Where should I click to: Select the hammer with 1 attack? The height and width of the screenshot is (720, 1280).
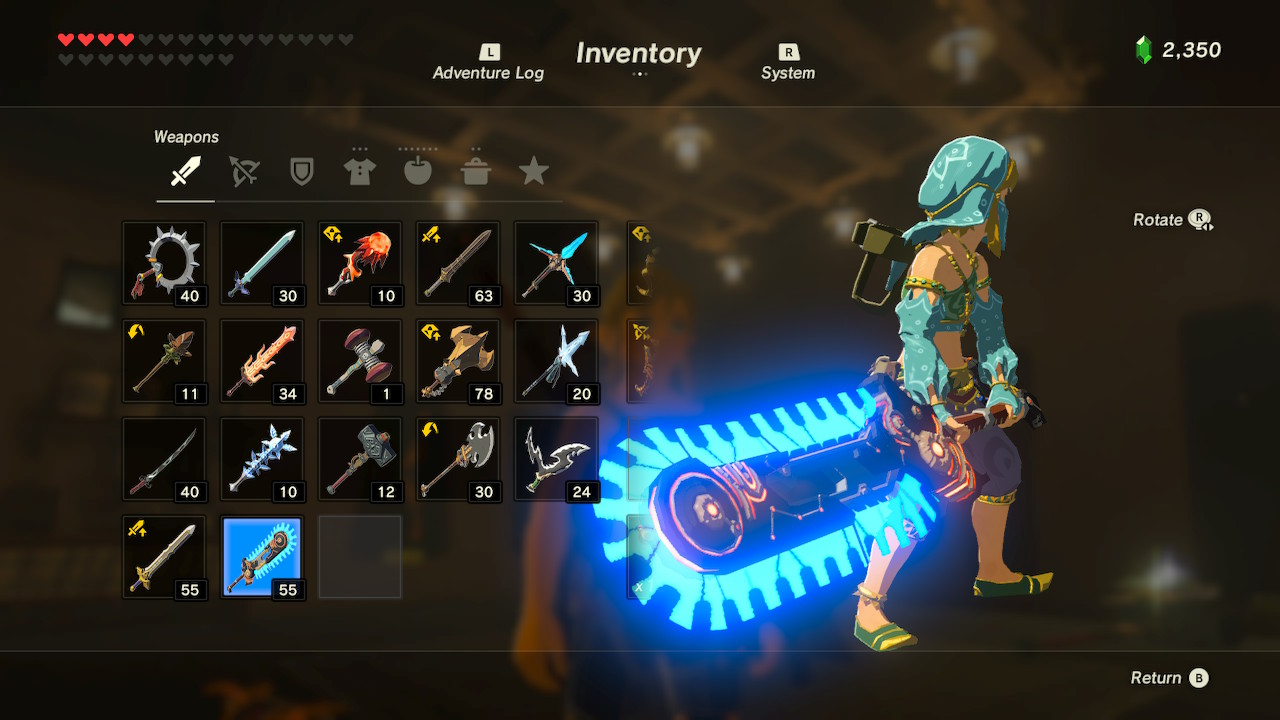pyautogui.click(x=360, y=361)
